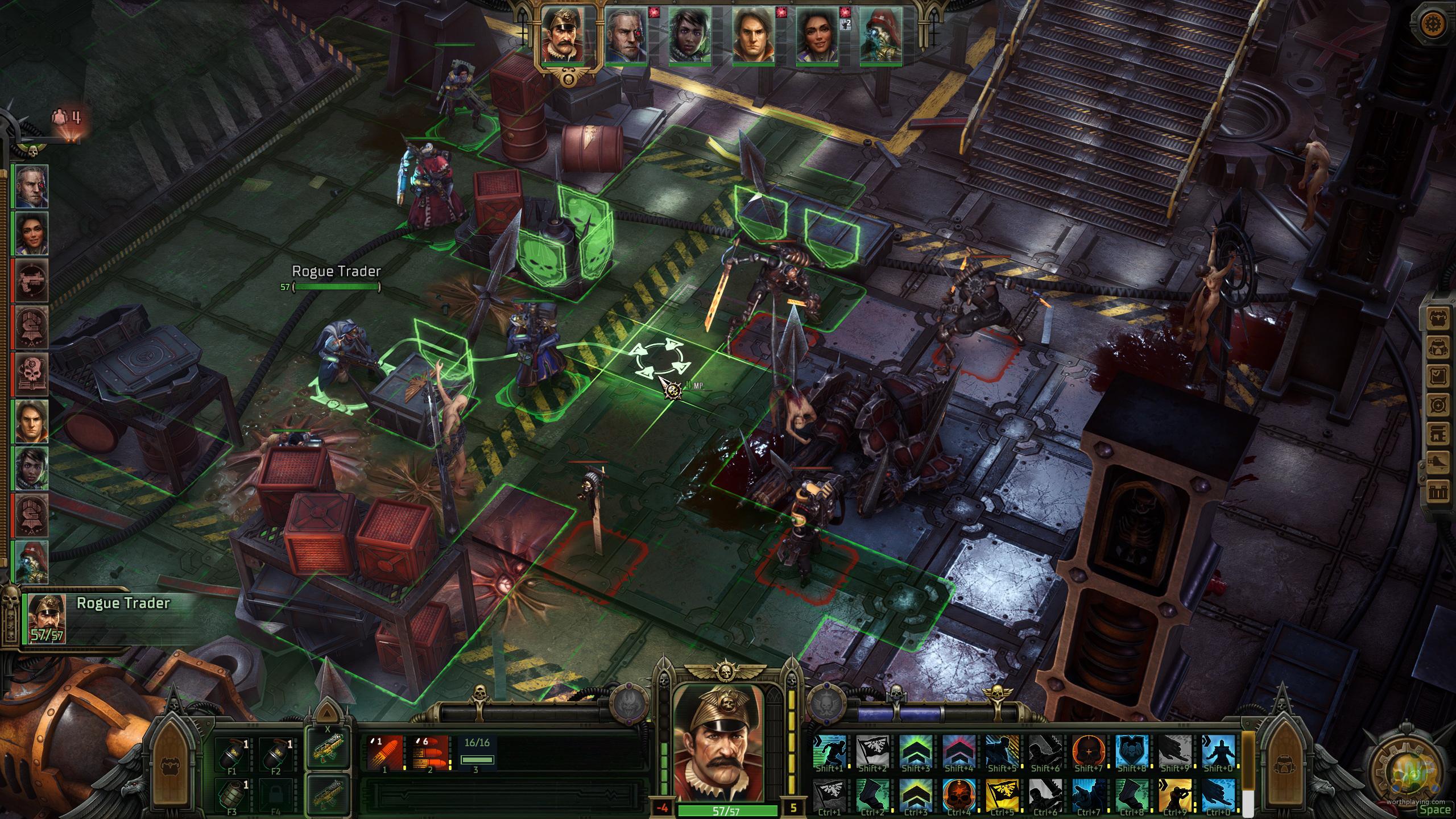This screenshot has height=819, width=1456.
Task: Activate the winged skull shield ability Shift+8
Action: (1132, 752)
